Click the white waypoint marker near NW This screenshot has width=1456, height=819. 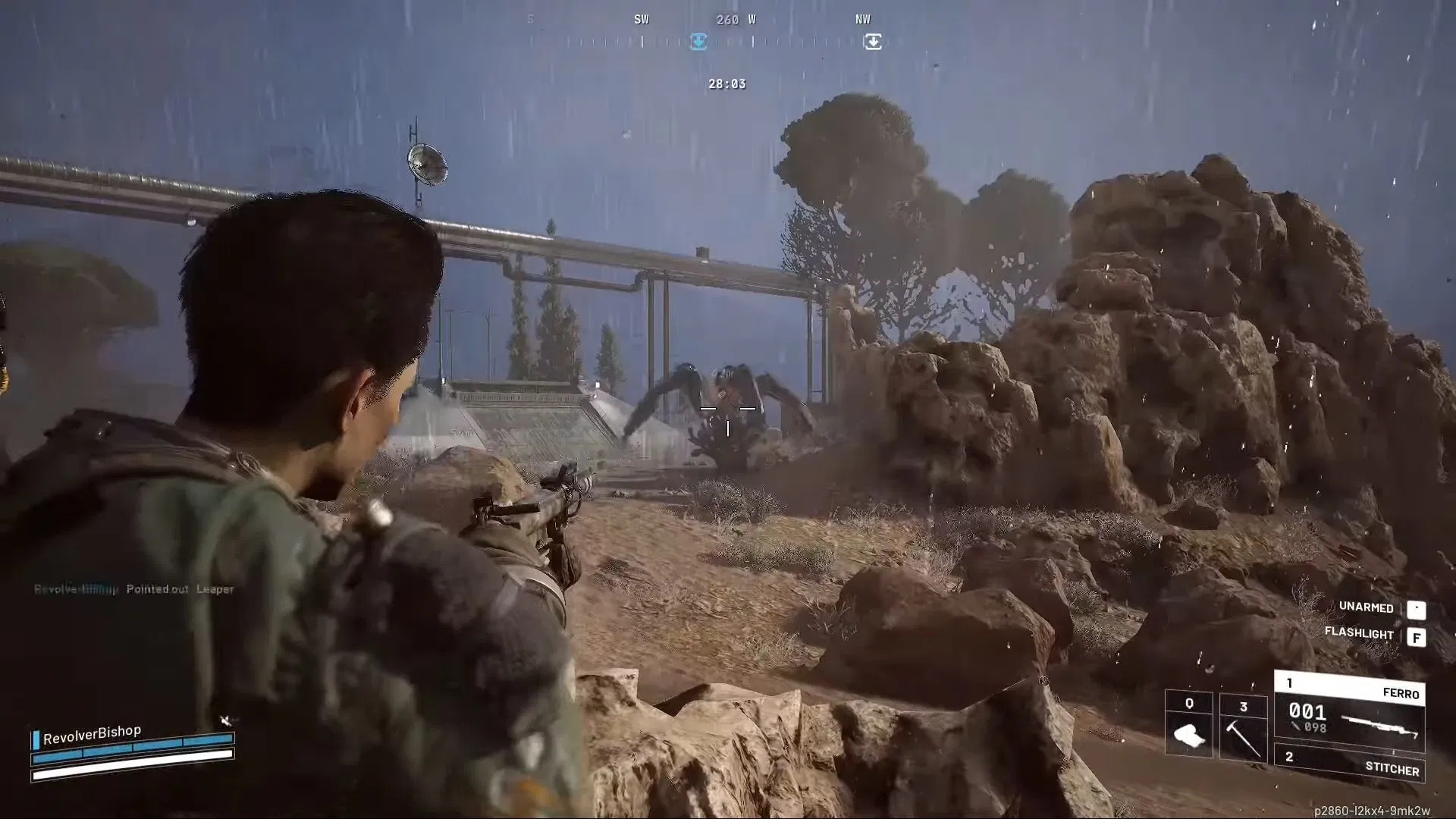click(874, 39)
